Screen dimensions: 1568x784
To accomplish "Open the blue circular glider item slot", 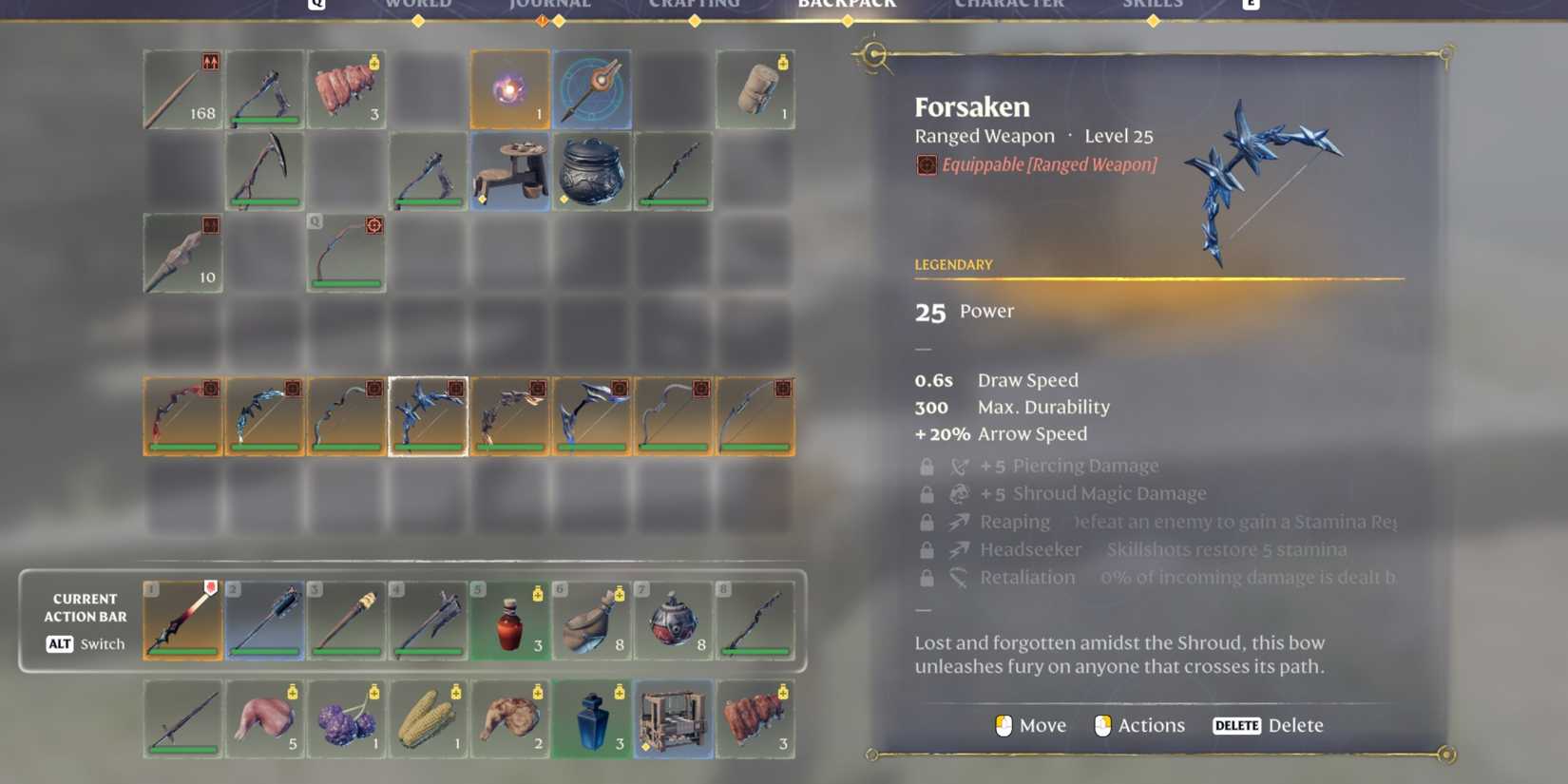I will pyautogui.click(x=591, y=88).
